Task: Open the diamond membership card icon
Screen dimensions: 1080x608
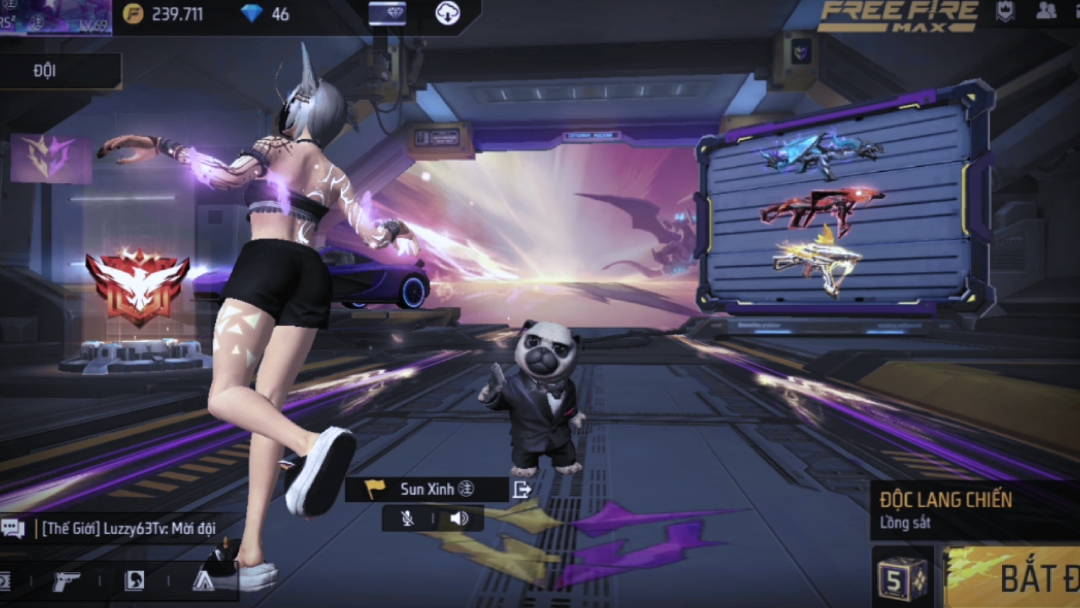Action: (x=387, y=13)
